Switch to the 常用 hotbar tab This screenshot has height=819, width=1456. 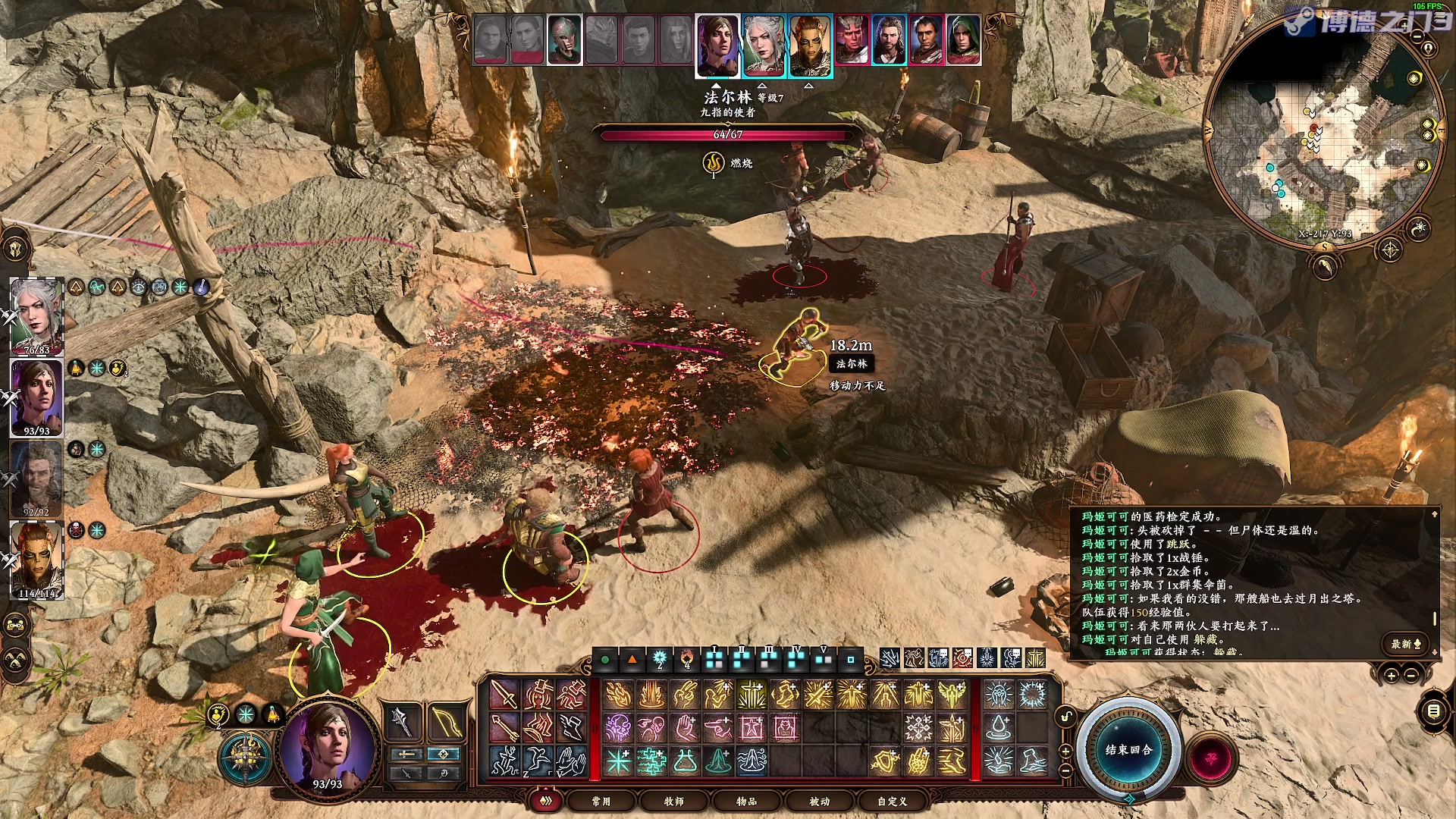[x=601, y=801]
